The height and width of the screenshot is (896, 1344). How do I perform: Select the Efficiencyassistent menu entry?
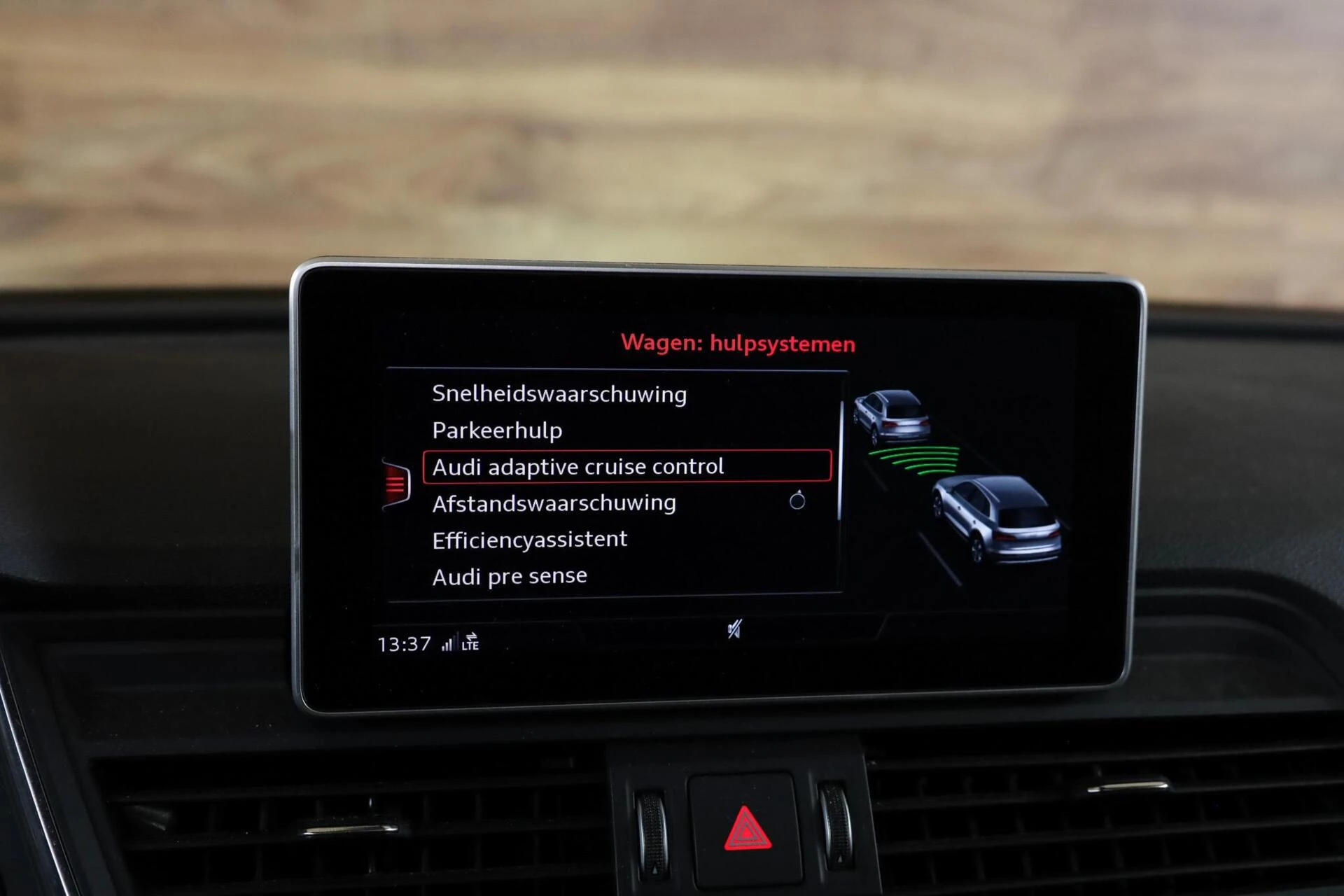[x=530, y=538]
